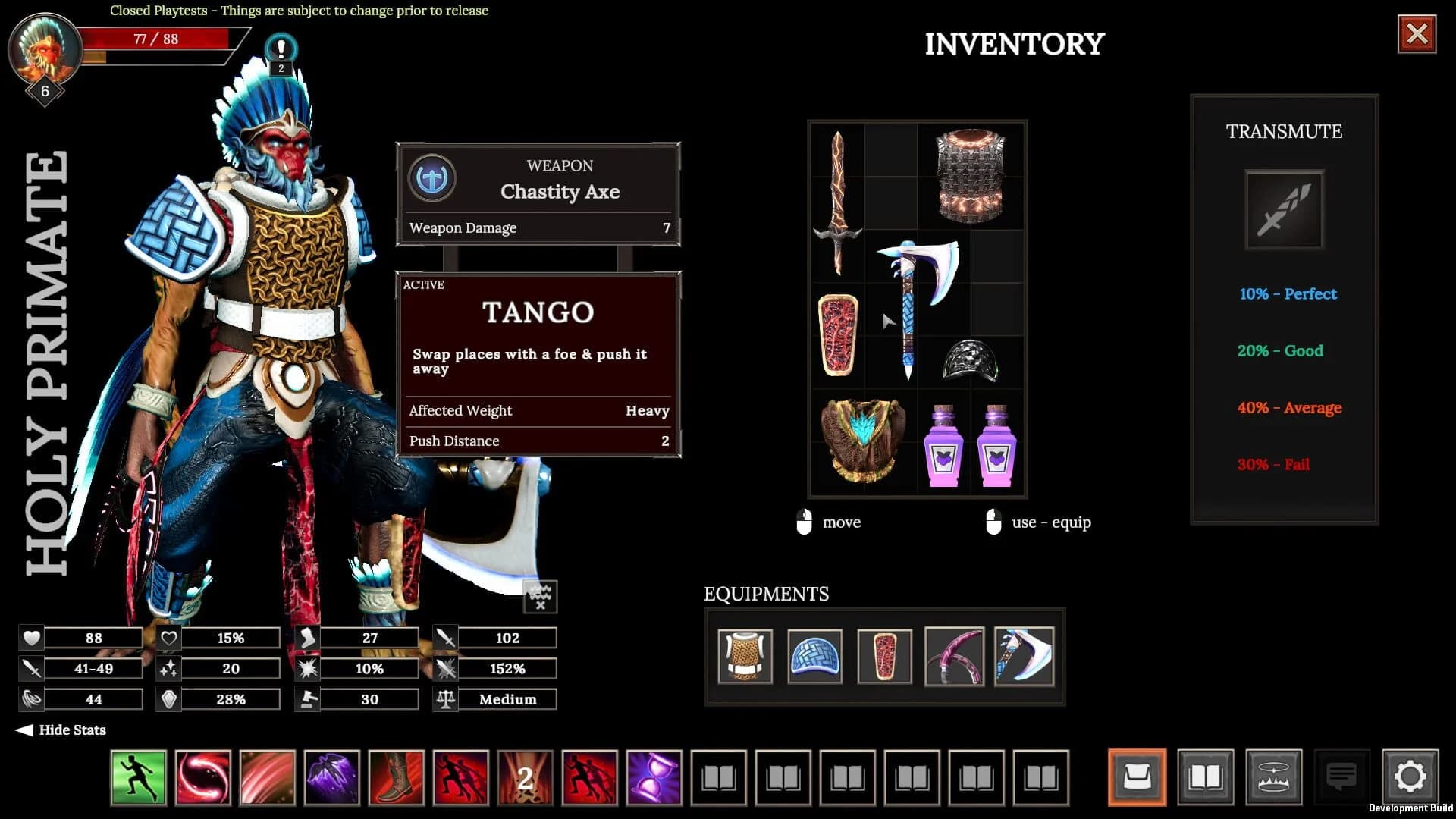Select the dark raven ability icon
Screen dimensions: 1456x819
332,778
